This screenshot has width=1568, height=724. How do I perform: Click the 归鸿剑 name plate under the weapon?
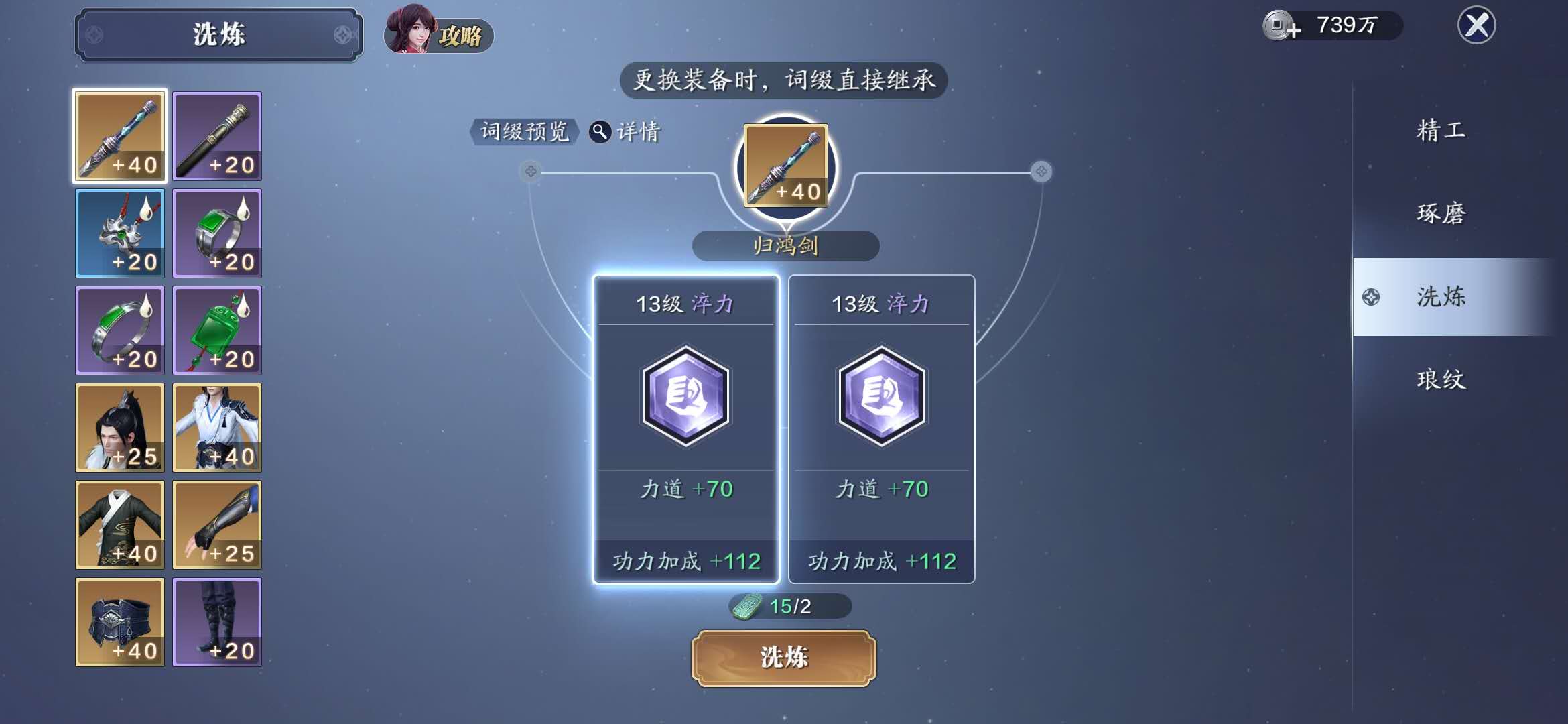(x=785, y=246)
